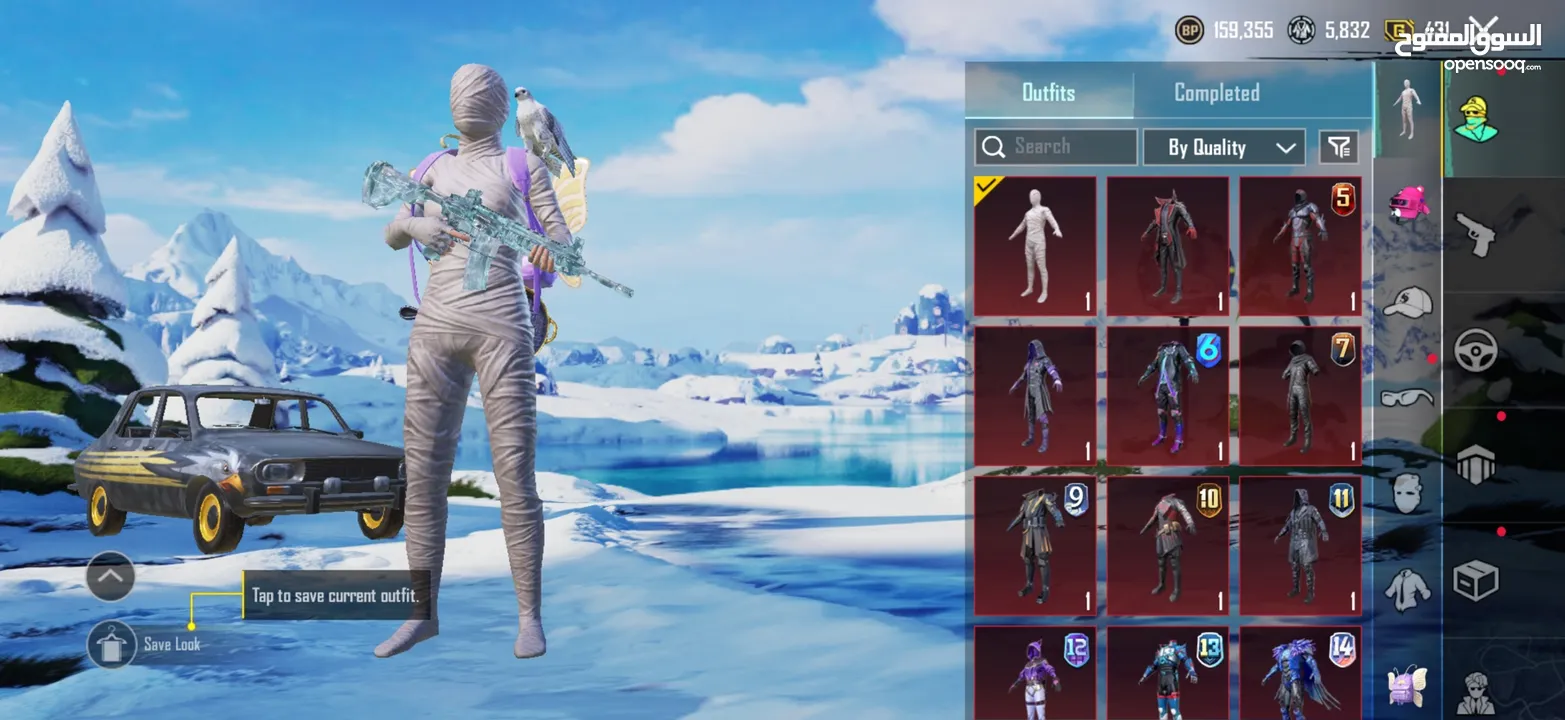Image resolution: width=1565 pixels, height=720 pixels.
Task: Equip the outfit with the 9 badge
Action: [x=1035, y=545]
